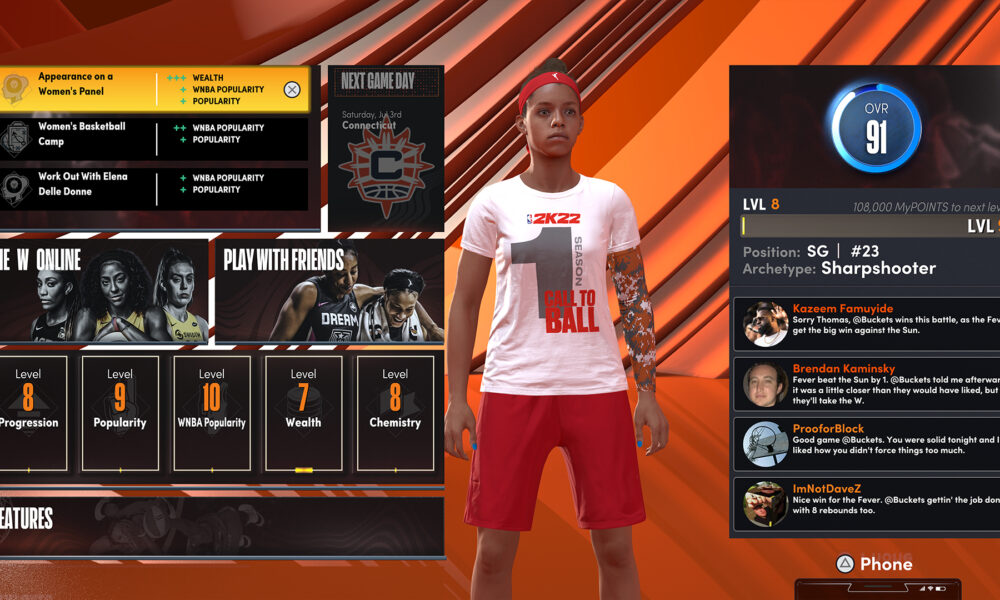Select ImNotDaveZ's social post
This screenshot has height=600, width=1000.
coord(866,504)
